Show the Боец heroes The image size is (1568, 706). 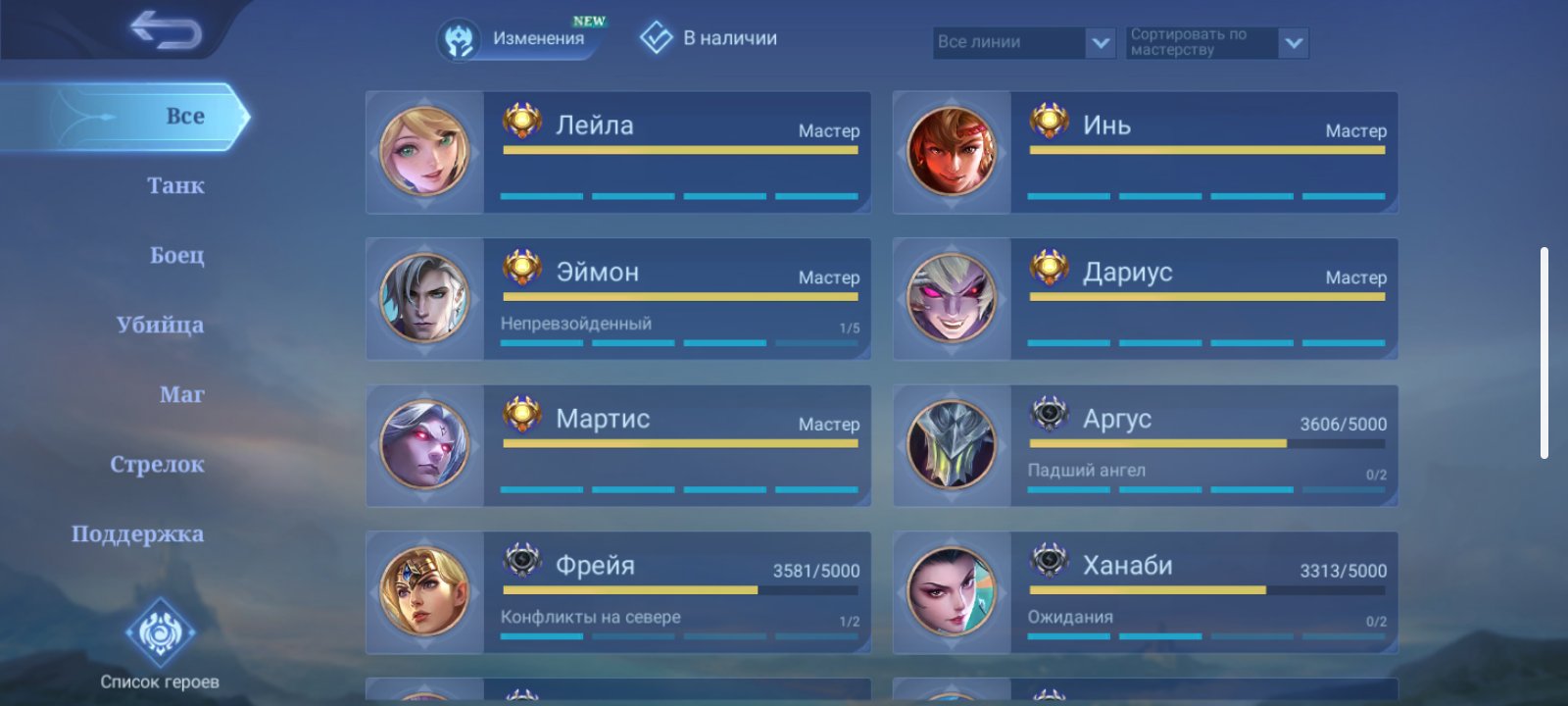click(177, 256)
